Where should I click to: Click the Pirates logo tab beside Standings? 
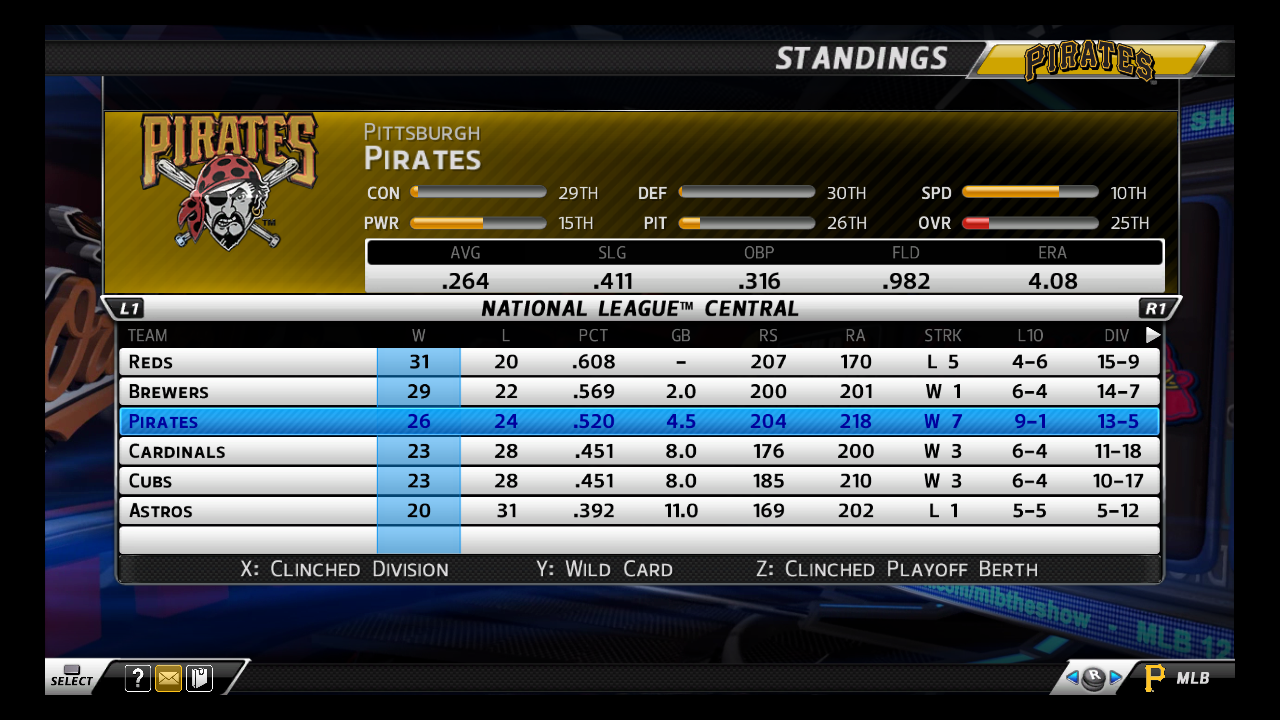[1090, 61]
